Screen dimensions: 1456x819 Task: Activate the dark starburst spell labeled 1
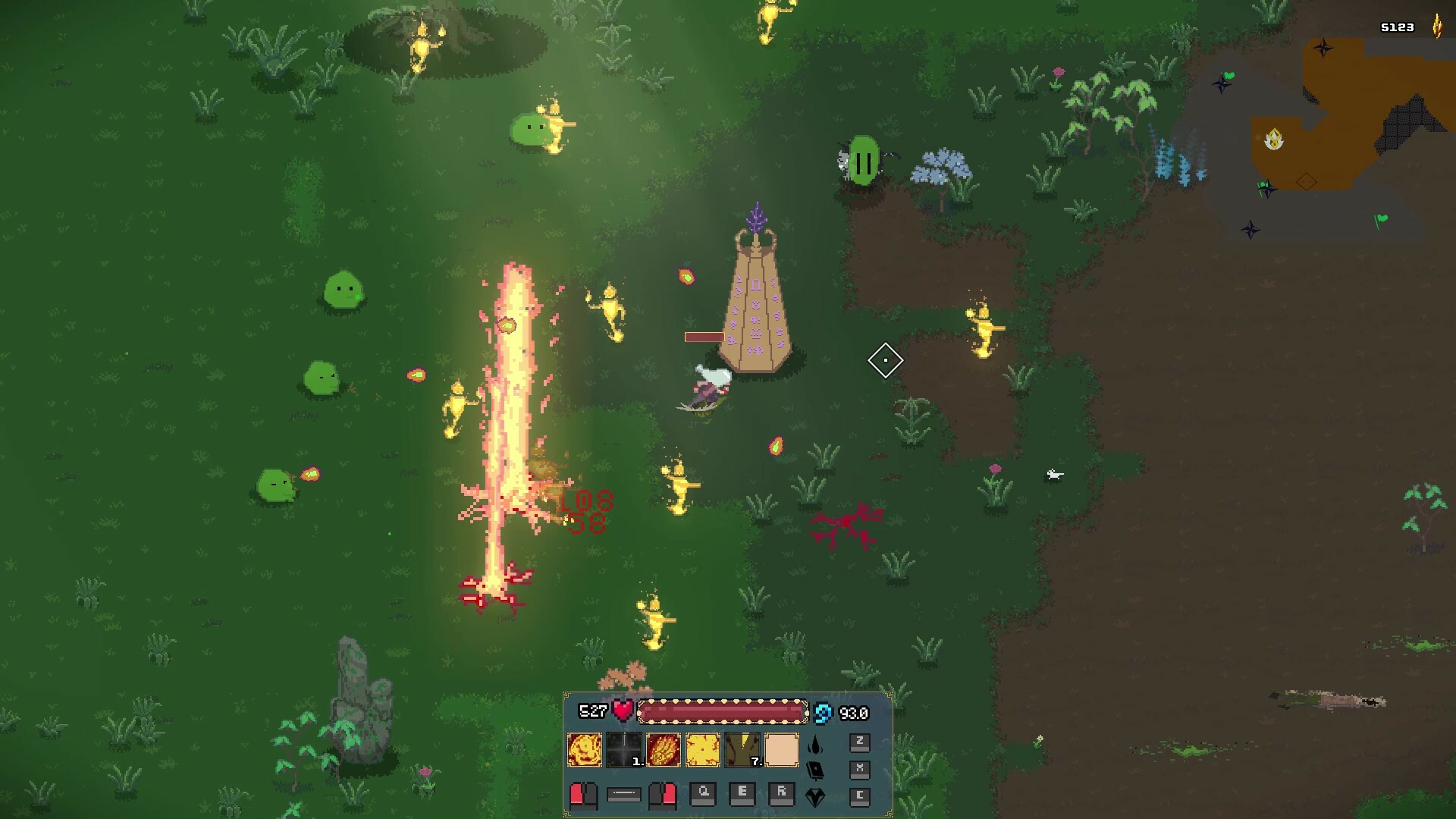(625, 750)
